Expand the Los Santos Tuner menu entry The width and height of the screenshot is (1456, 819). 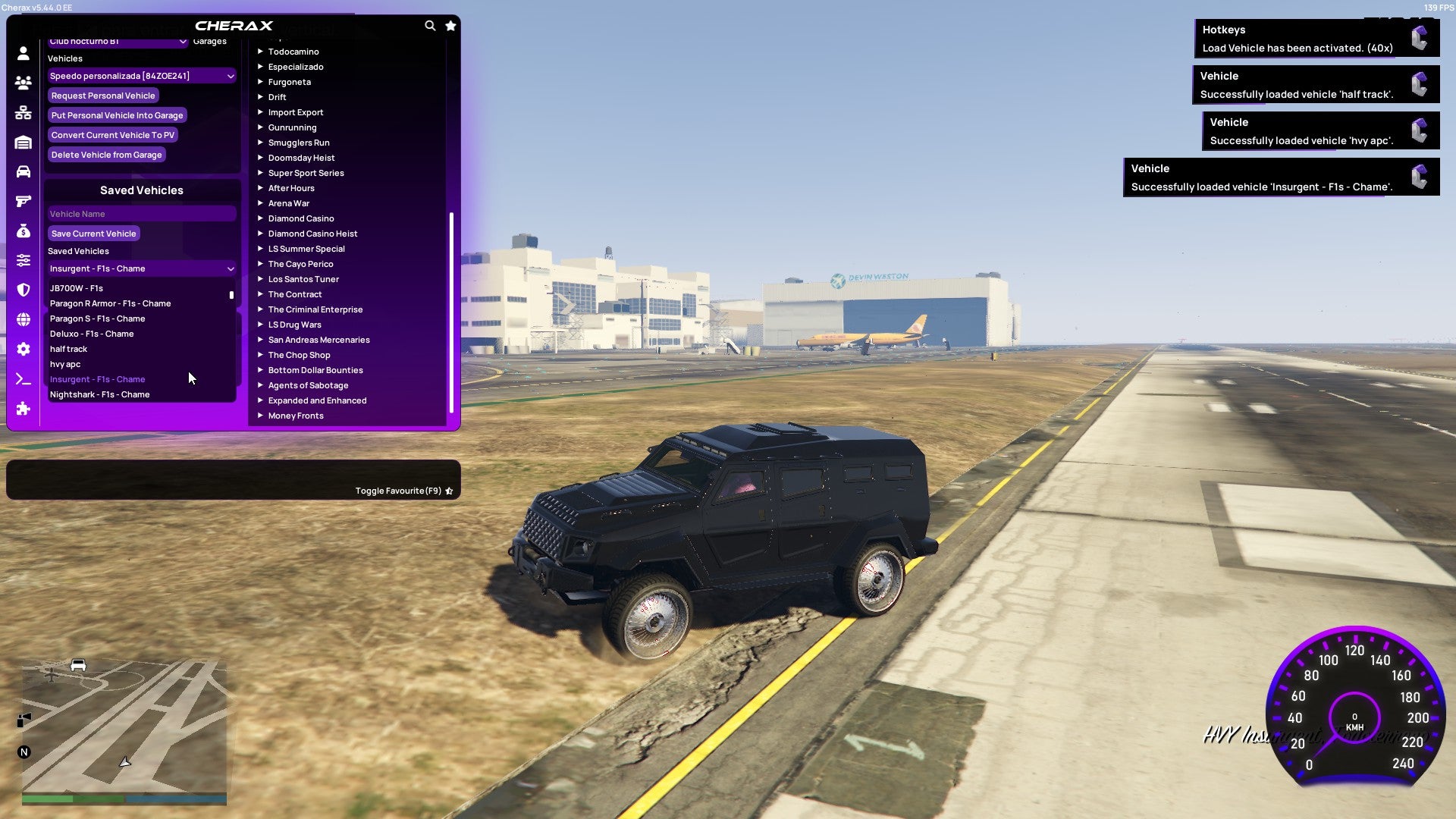click(x=303, y=278)
